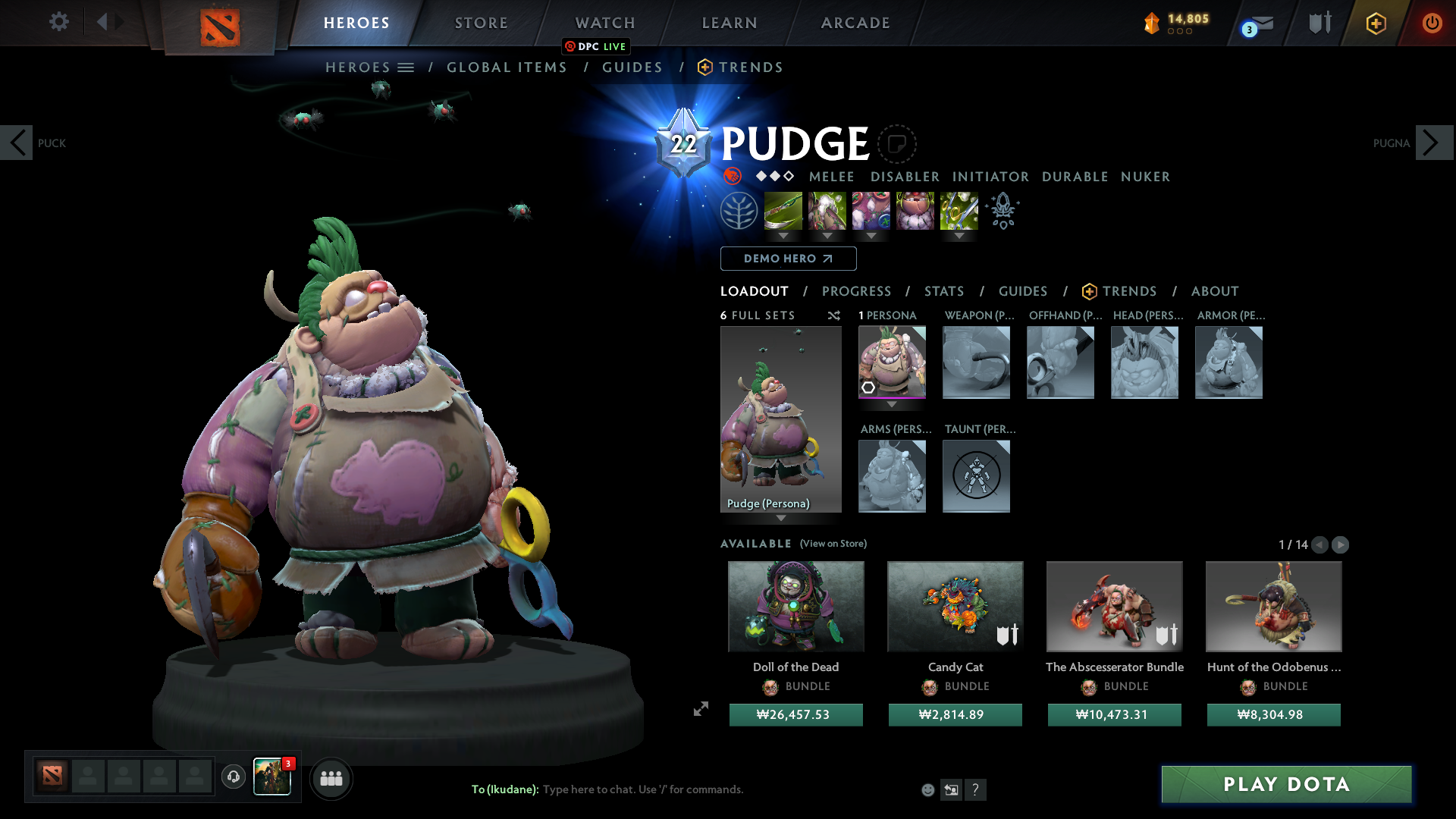The height and width of the screenshot is (819, 1456).
Task: Click the shuffle random loadout icon
Action: point(834,316)
